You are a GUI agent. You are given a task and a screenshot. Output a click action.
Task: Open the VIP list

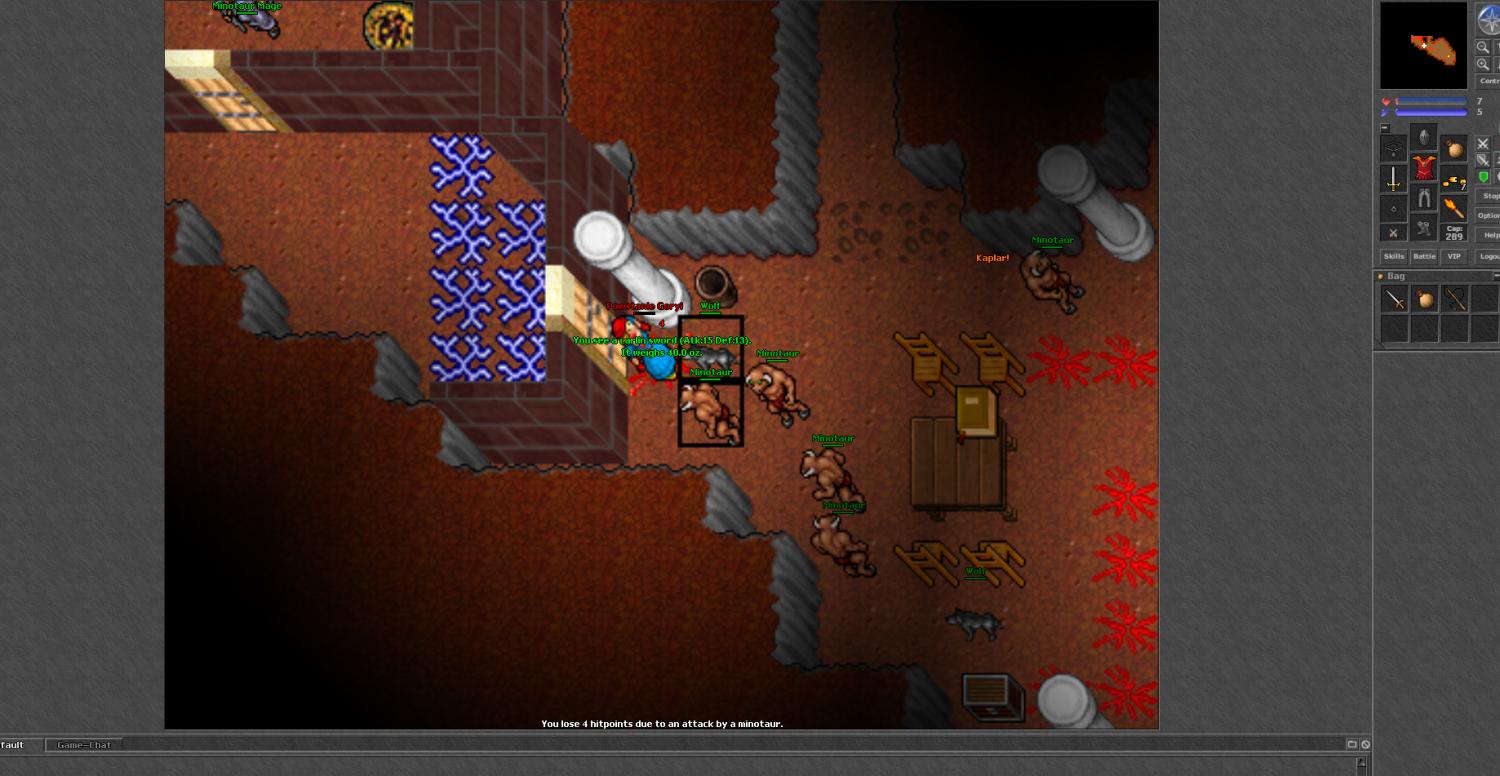pyautogui.click(x=1454, y=257)
